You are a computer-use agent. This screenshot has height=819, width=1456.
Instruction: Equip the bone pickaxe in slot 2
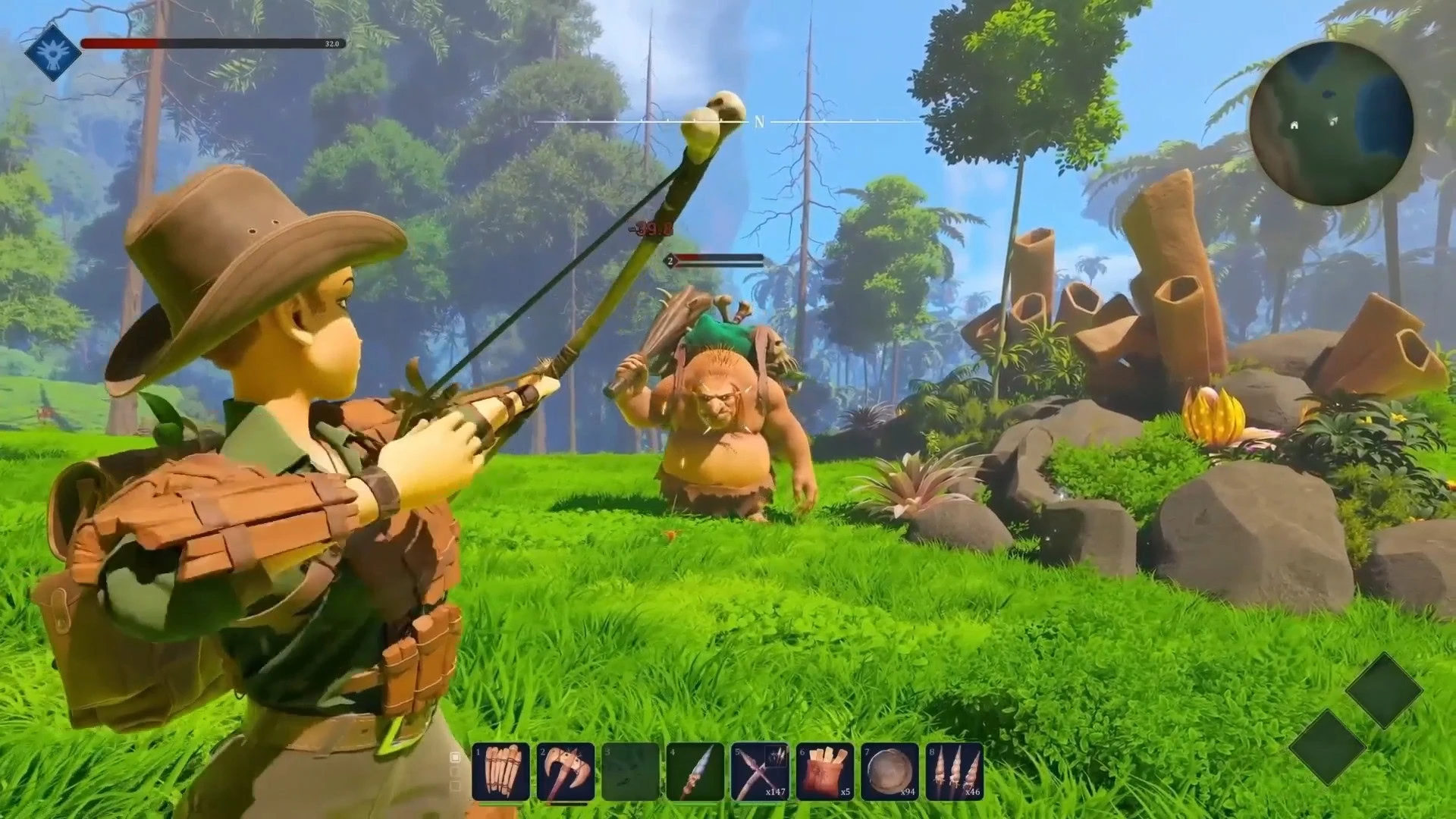coord(565,772)
